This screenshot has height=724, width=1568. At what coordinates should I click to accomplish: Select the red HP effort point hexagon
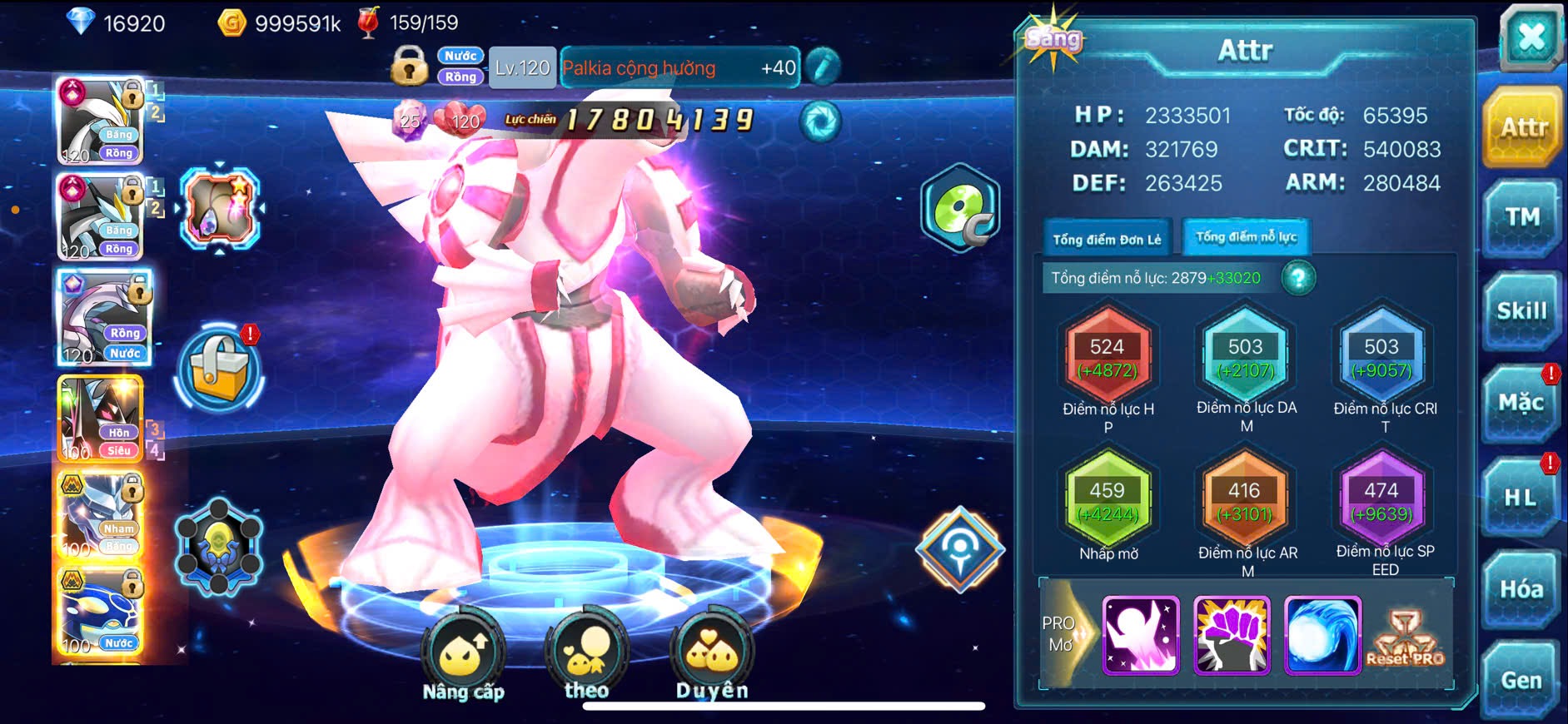pos(1108,356)
